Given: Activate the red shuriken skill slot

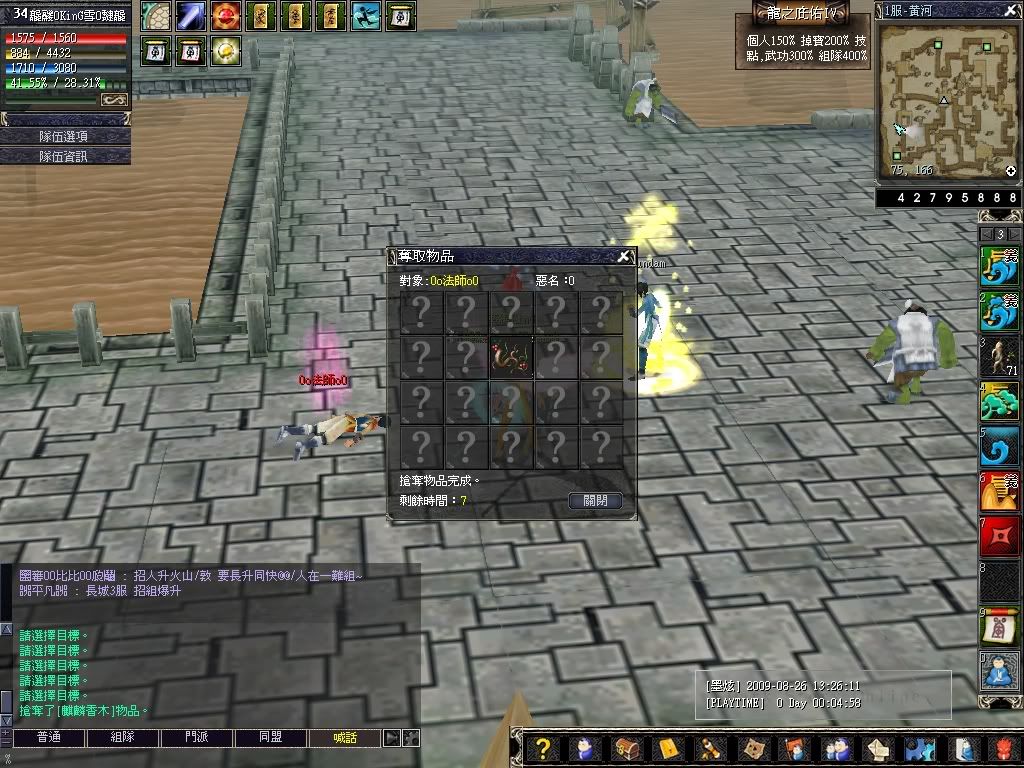Looking at the screenshot, I should click(999, 536).
